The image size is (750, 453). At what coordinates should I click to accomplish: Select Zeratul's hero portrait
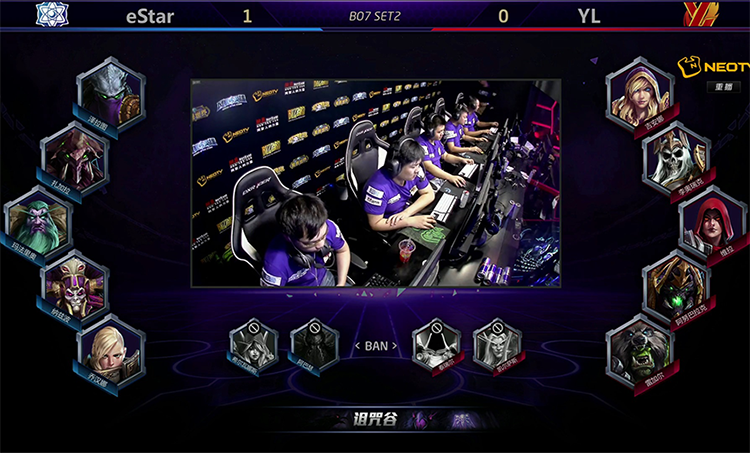(x=110, y=93)
